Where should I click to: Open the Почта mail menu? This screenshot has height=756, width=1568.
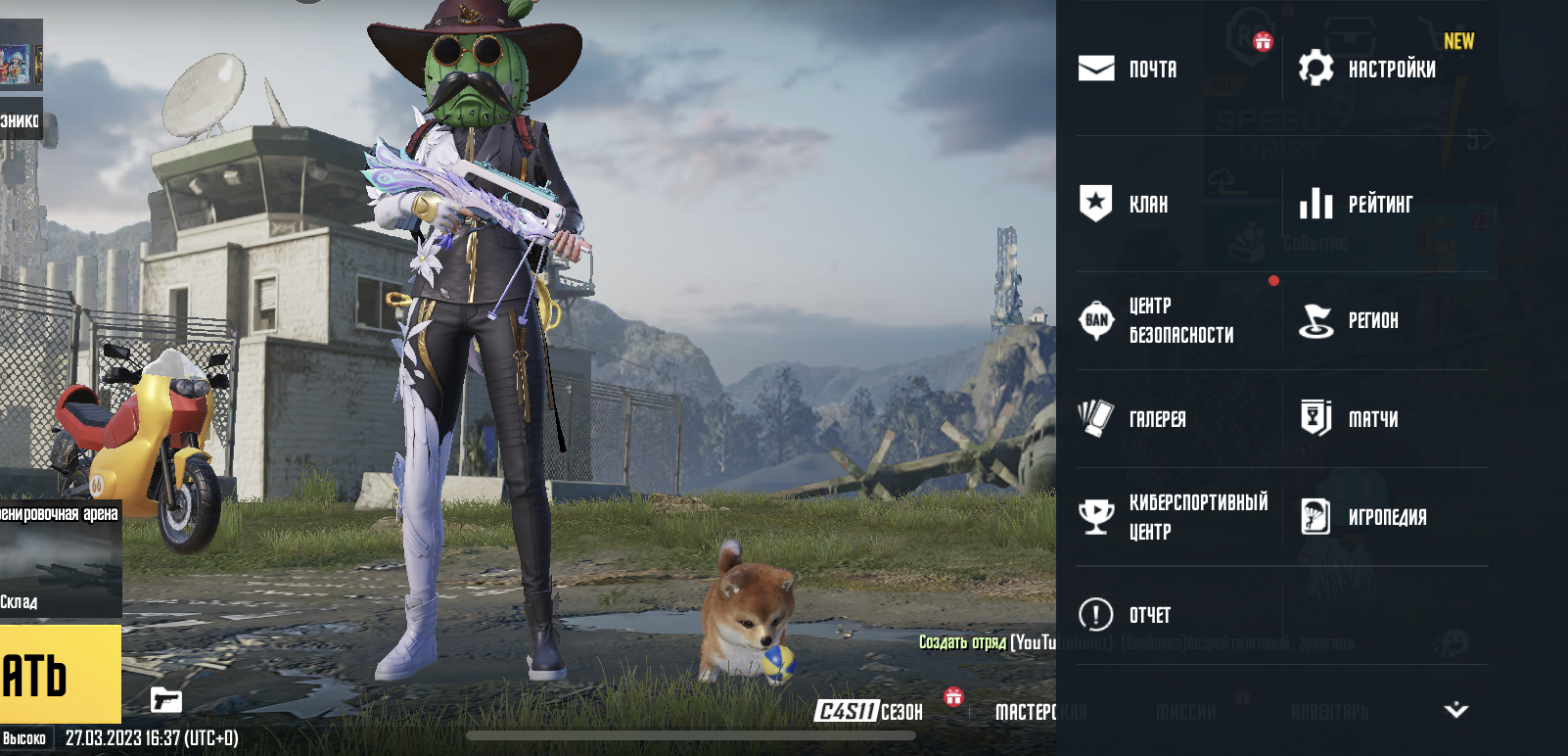1128,69
